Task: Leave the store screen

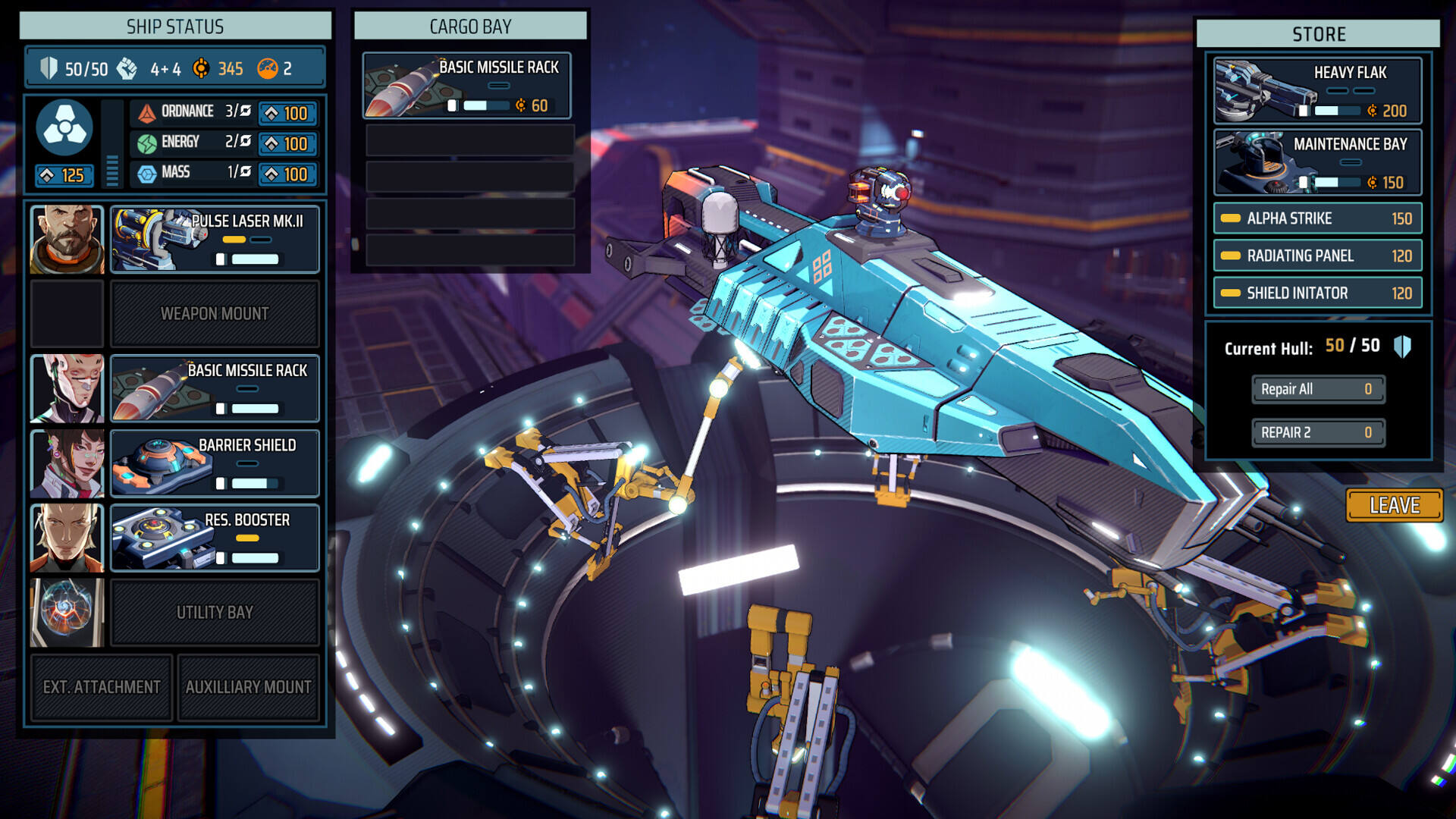Action: pos(1394,505)
